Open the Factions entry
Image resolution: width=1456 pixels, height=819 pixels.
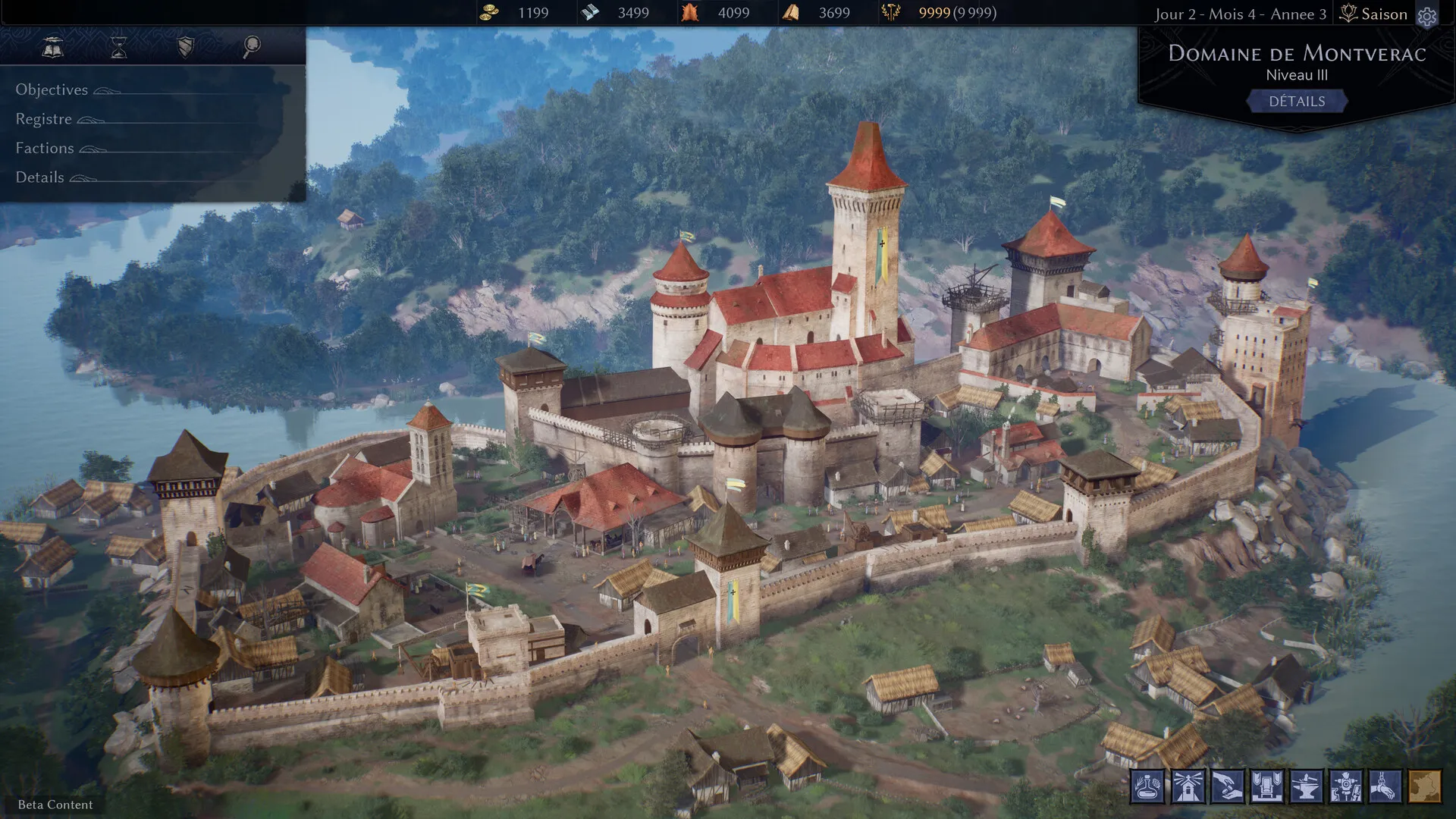click(x=45, y=148)
